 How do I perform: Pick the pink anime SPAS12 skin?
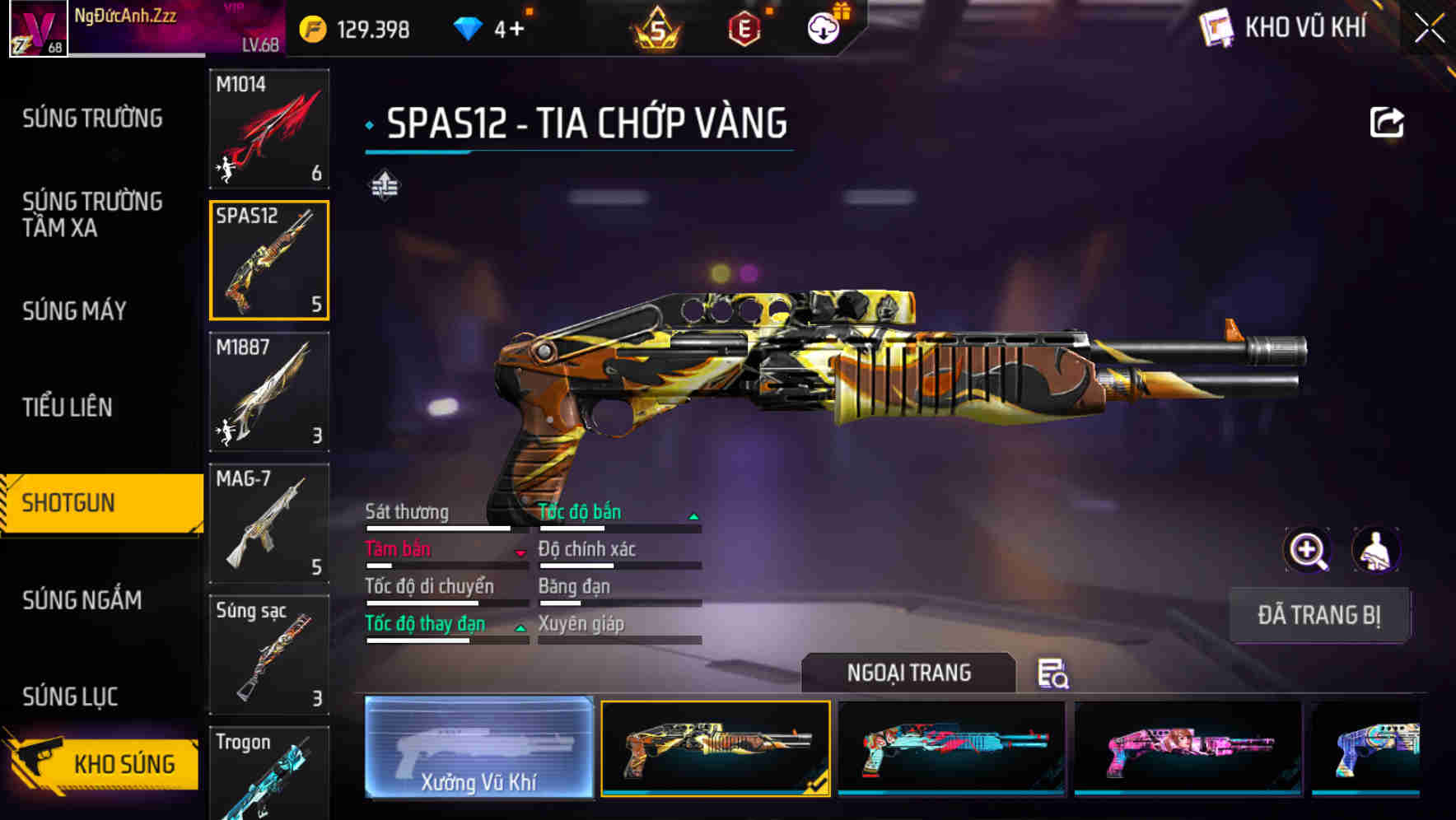click(1188, 748)
